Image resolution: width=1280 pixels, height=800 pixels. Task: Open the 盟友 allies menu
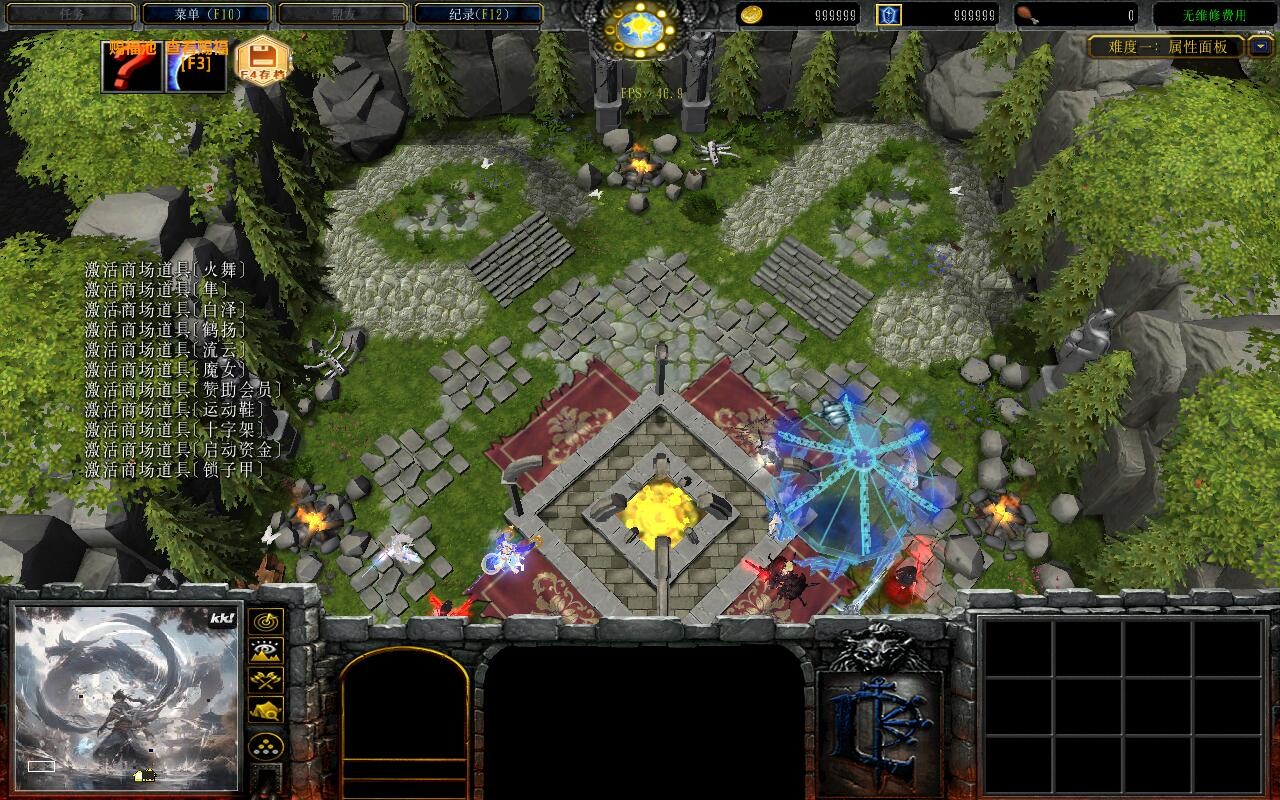pos(342,14)
